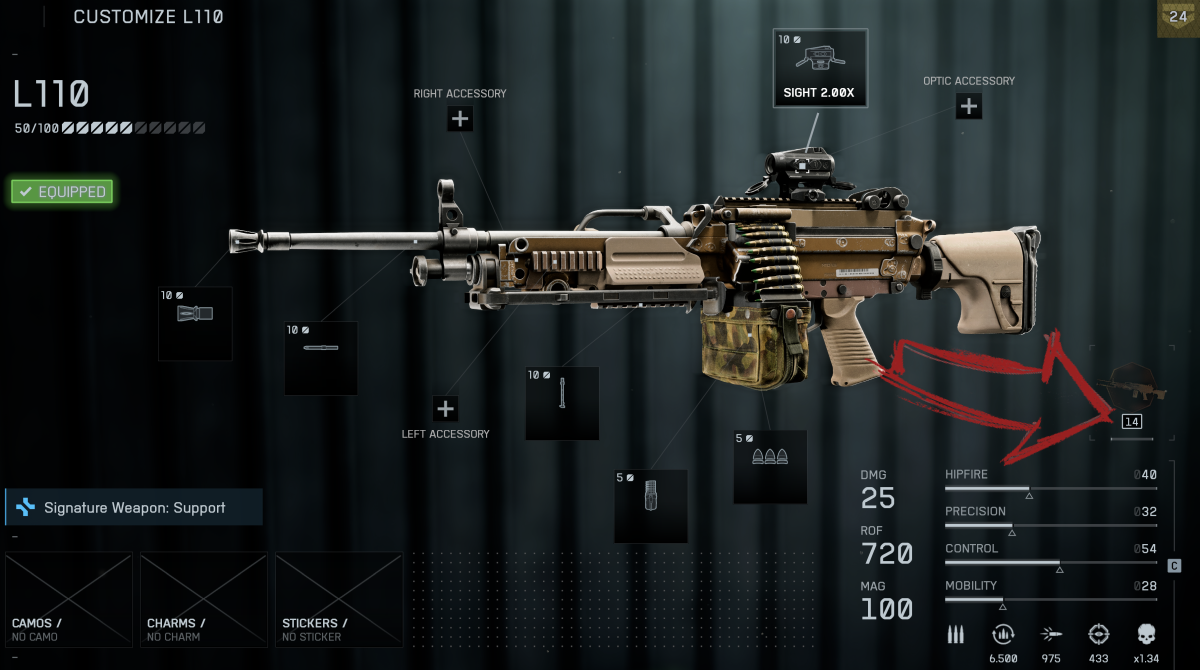This screenshot has width=1200, height=670.
Task: Open the Camos customization slot
Action: [x=69, y=599]
